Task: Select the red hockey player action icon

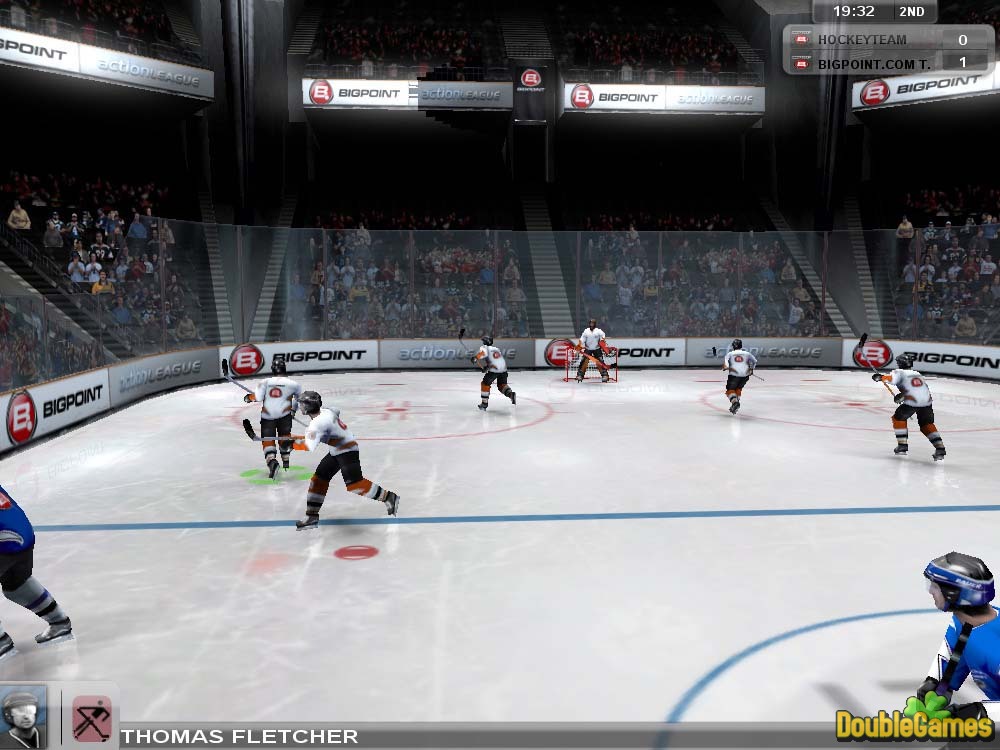Action: [91, 718]
